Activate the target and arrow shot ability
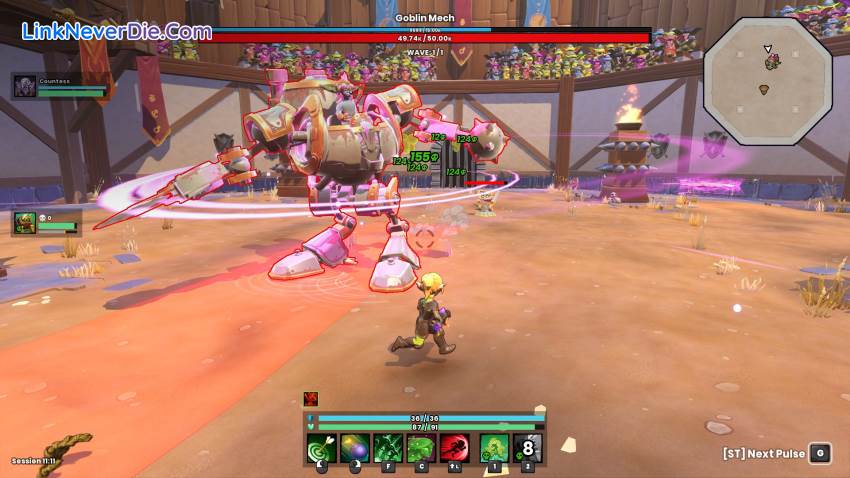The width and height of the screenshot is (850, 478). tap(322, 448)
